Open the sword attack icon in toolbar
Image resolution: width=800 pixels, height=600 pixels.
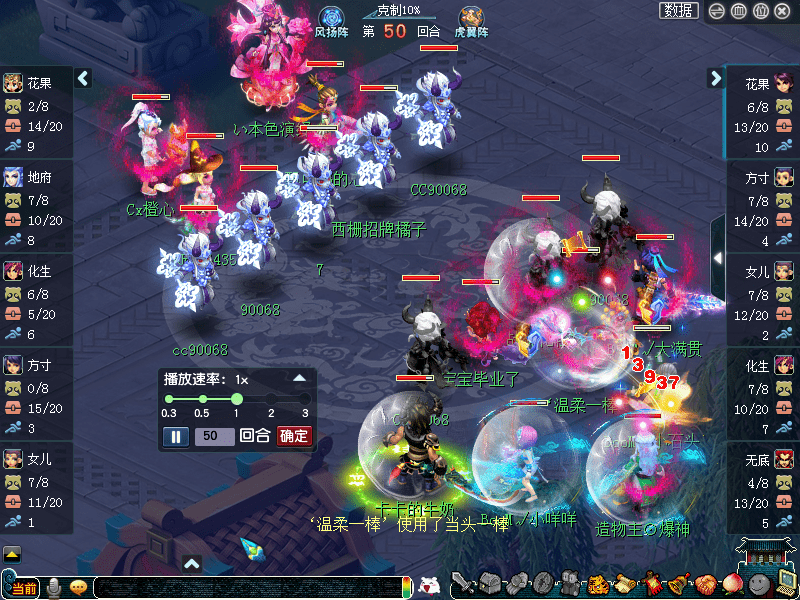[463, 583]
